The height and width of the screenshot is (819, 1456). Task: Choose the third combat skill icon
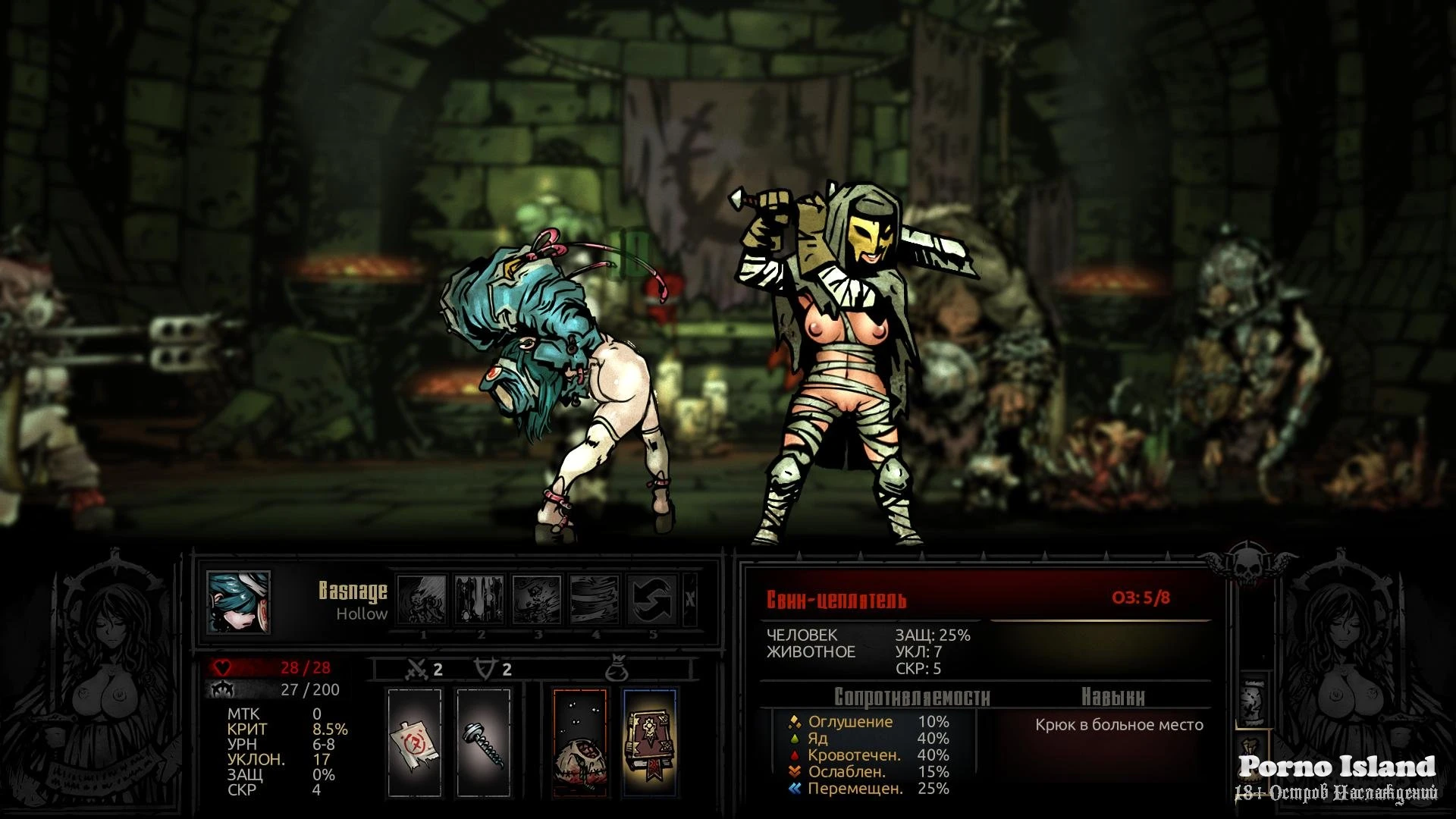[537, 599]
